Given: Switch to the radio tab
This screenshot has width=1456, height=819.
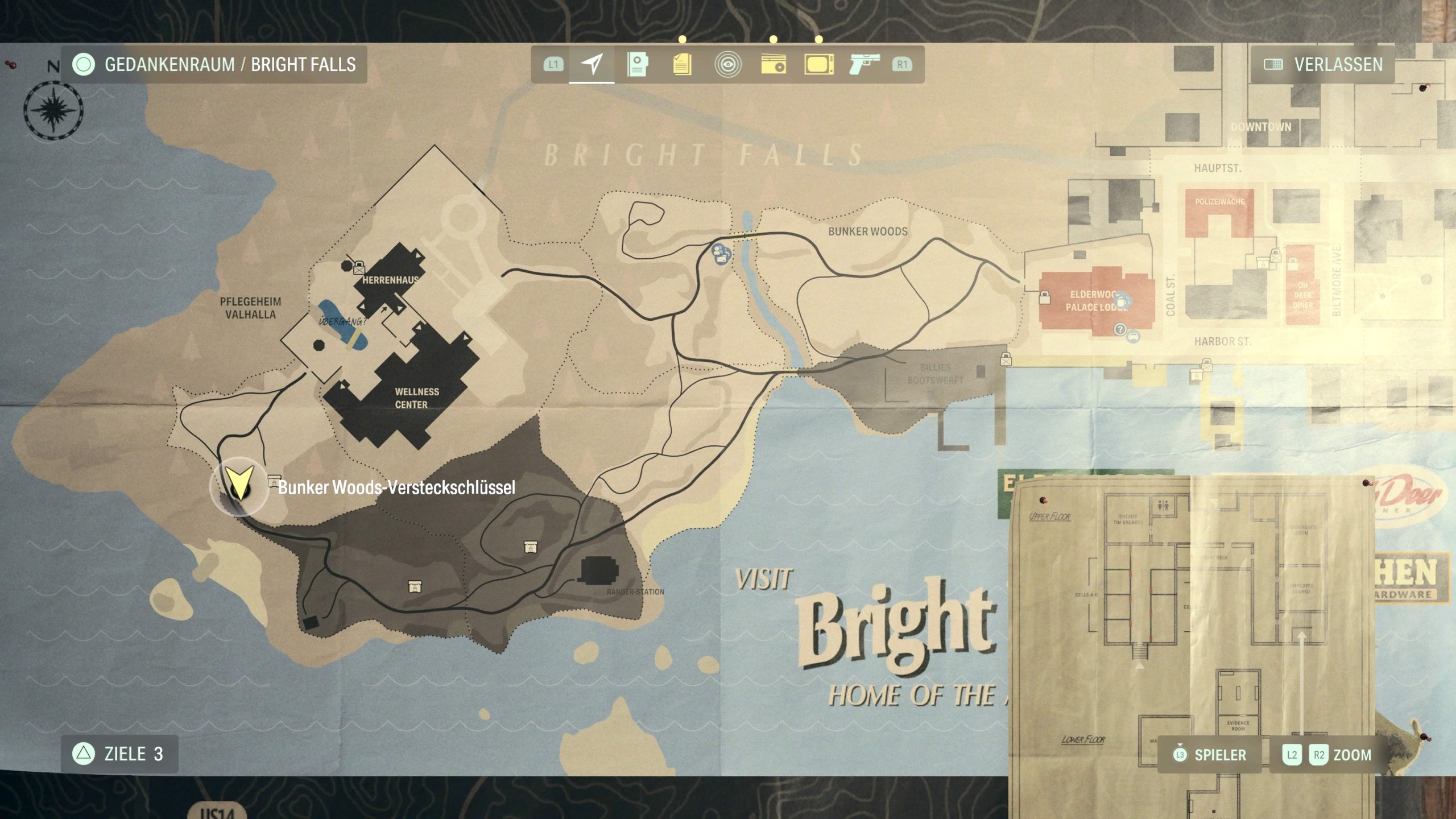Looking at the screenshot, I should pos(773,64).
